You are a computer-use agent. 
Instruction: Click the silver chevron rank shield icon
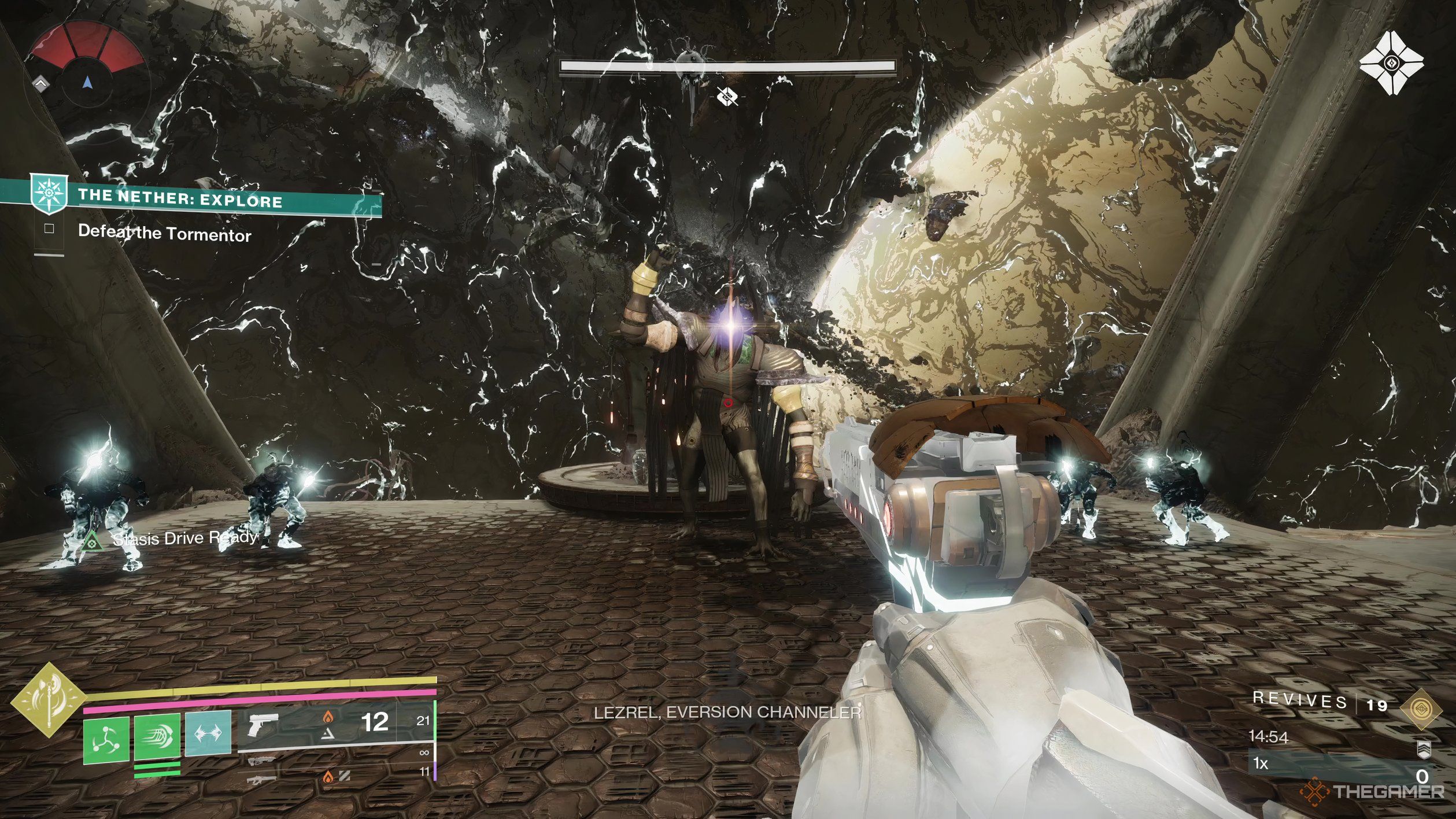1424,750
